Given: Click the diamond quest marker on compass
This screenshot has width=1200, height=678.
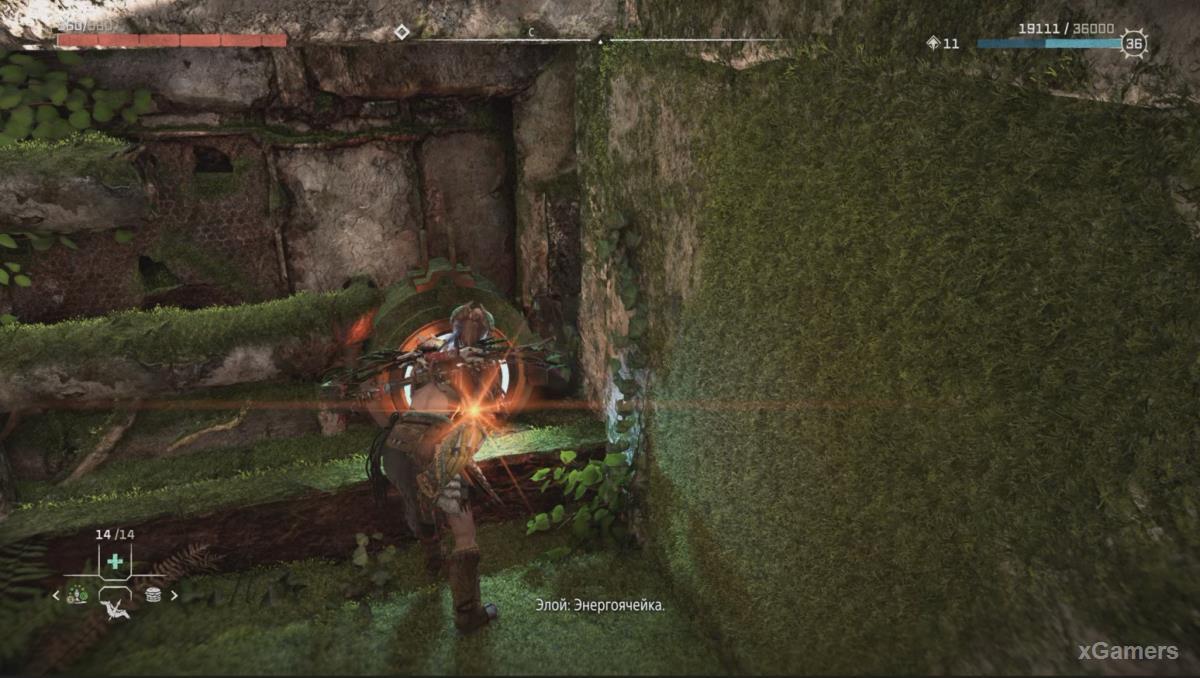Looking at the screenshot, I should [401, 32].
